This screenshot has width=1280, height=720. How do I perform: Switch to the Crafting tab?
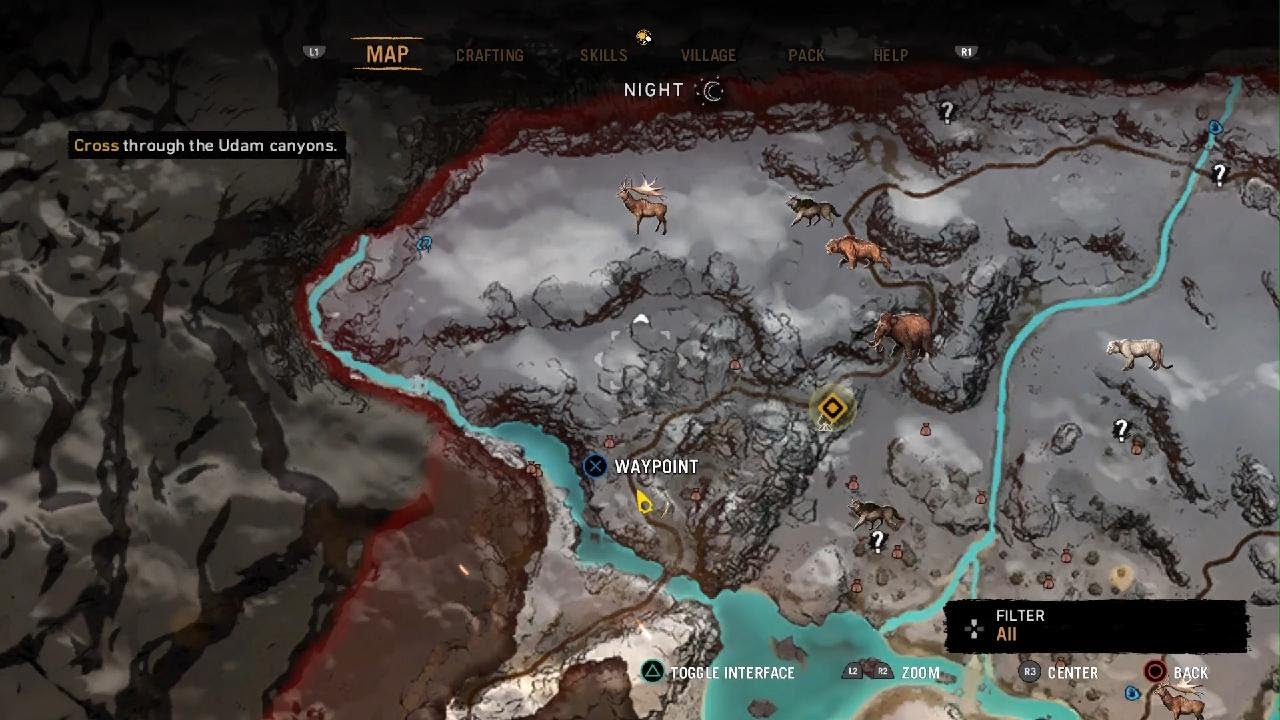click(x=489, y=55)
